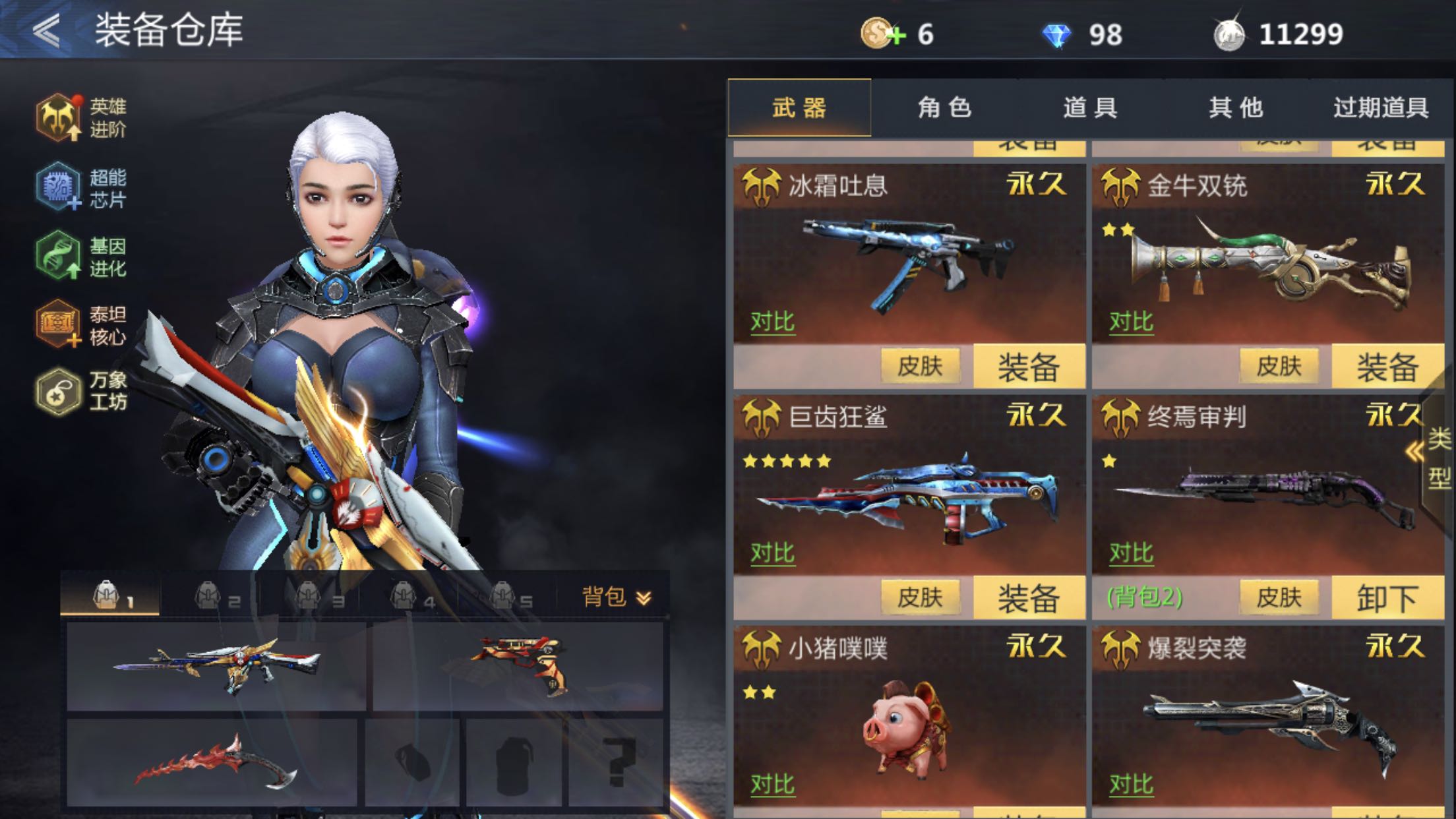Viewport: 1456px width, 819px height.
Task: Open the 泰坦核心 menu
Action: coord(80,325)
